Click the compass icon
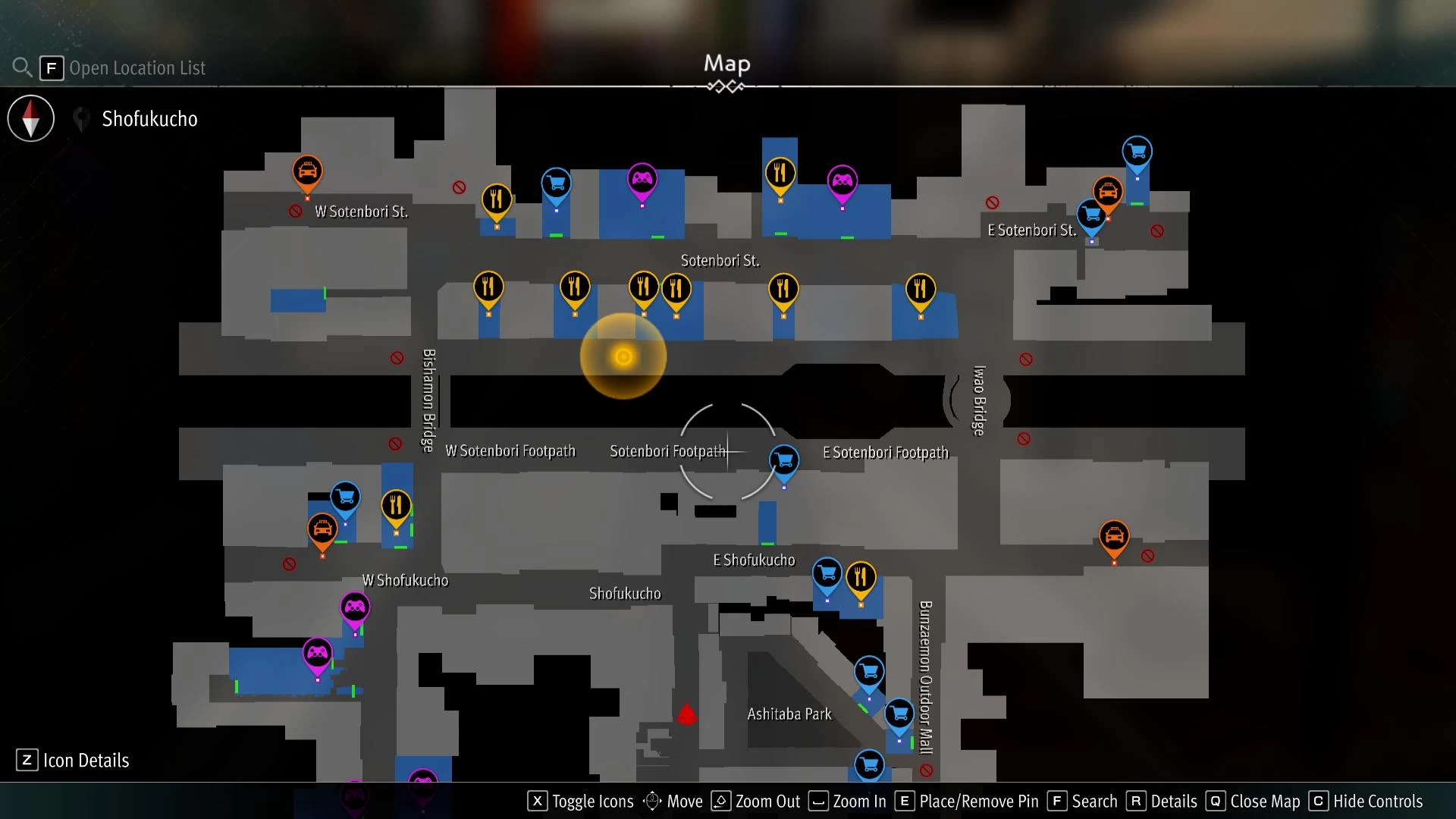The height and width of the screenshot is (819, 1456). 31,118
